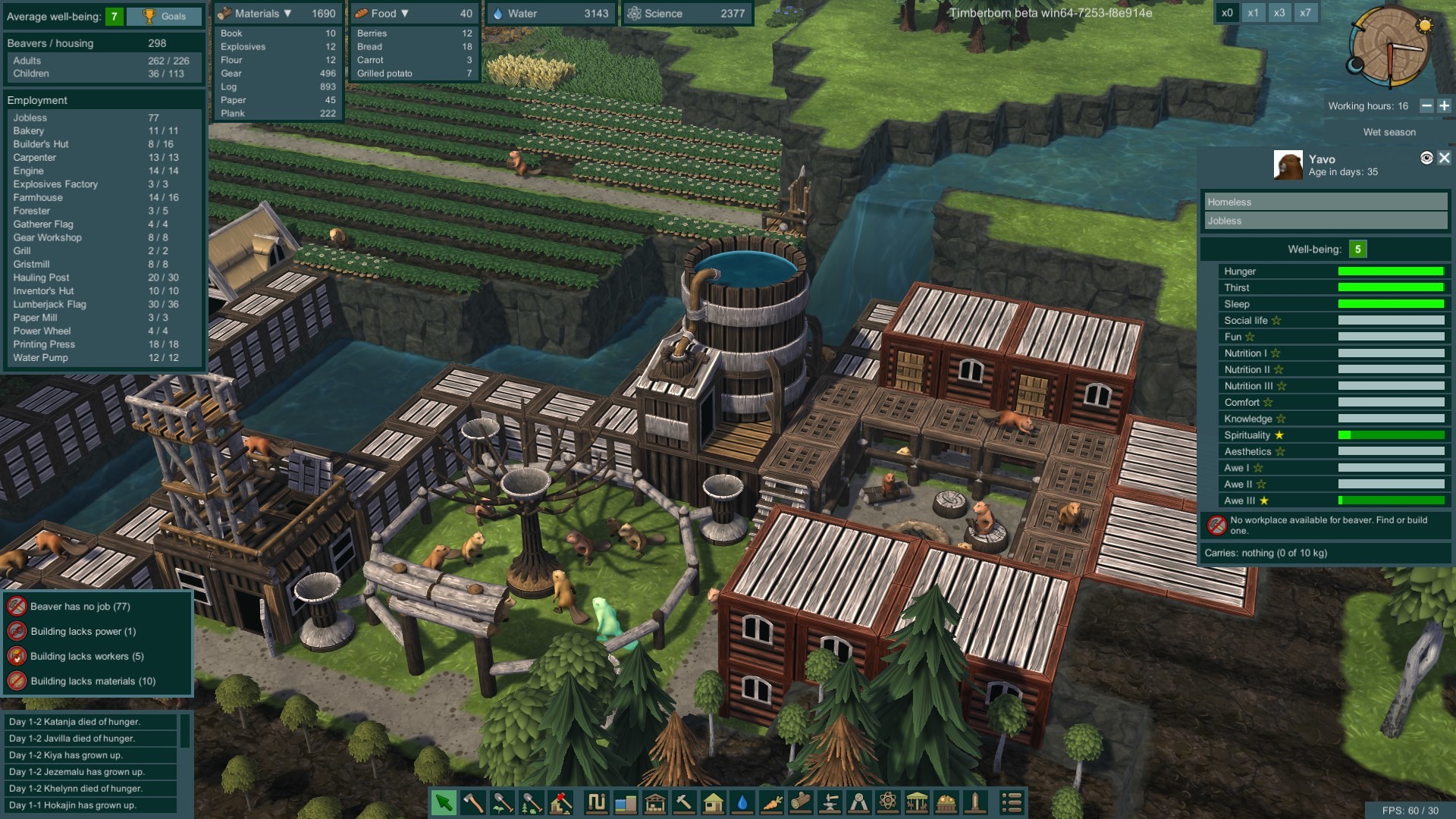
Task: Select Yavo's Jobless status tab
Action: 1325,221
